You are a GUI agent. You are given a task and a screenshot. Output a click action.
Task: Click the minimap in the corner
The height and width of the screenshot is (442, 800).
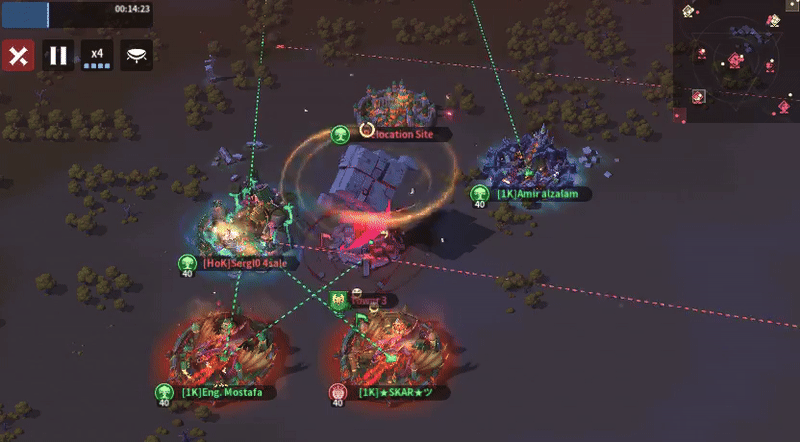736,54
